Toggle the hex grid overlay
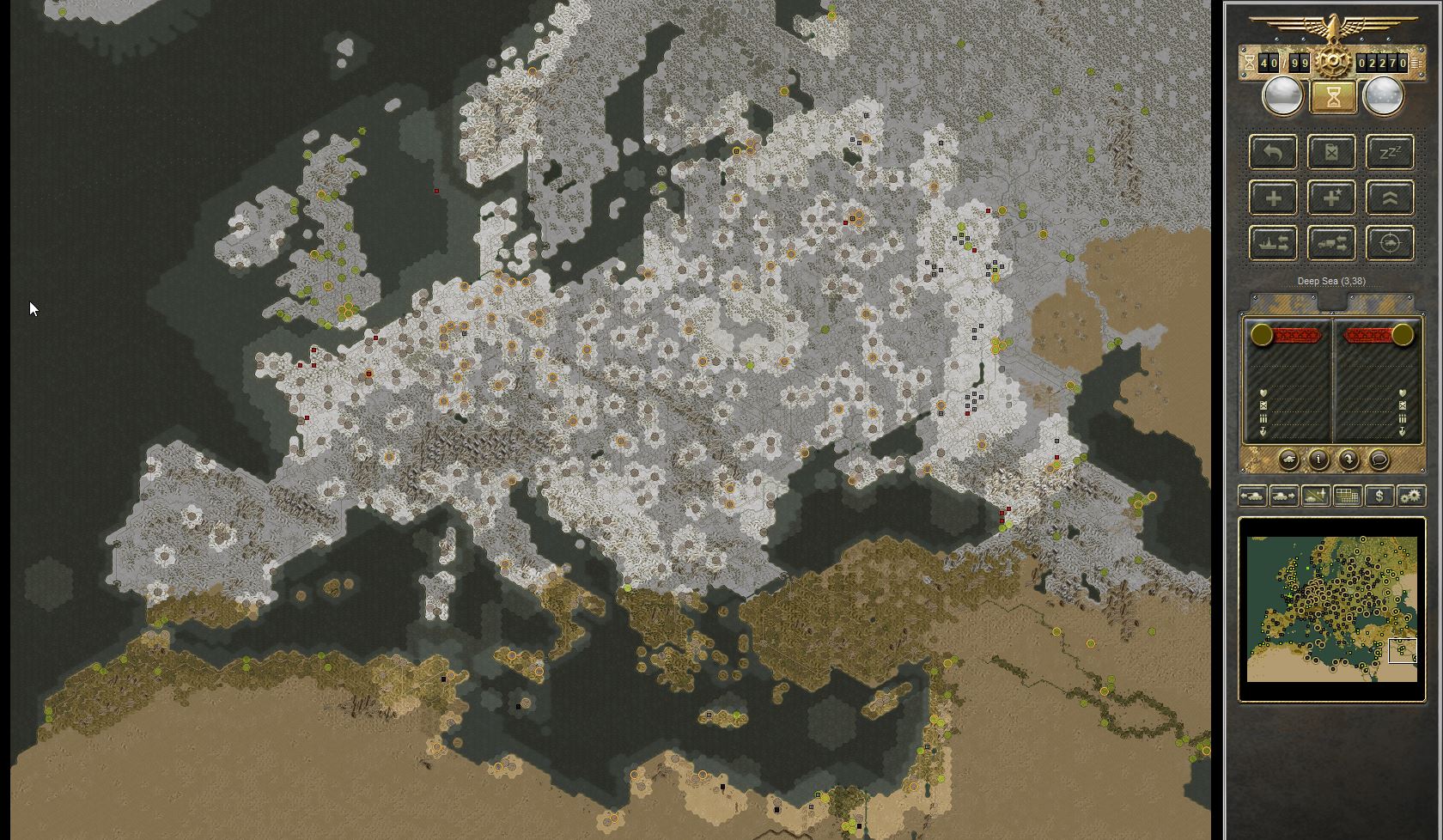Image resolution: width=1443 pixels, height=840 pixels. tap(1347, 496)
